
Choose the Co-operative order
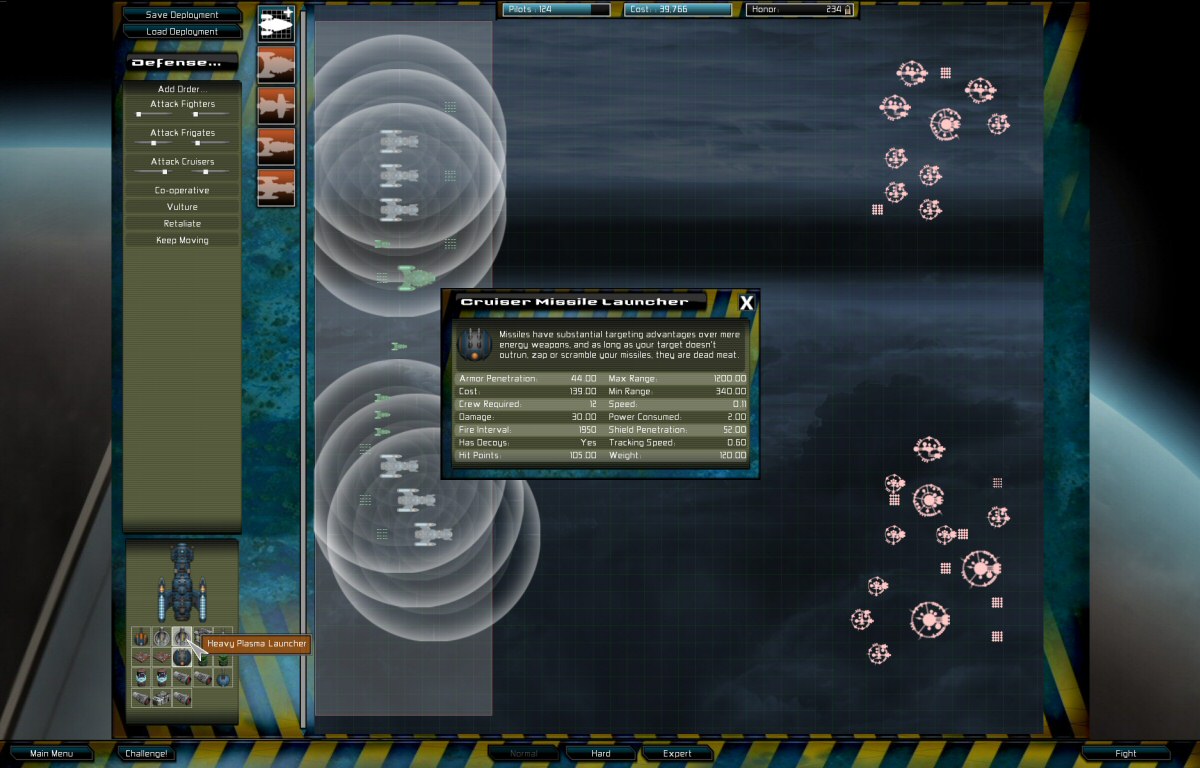click(x=182, y=190)
